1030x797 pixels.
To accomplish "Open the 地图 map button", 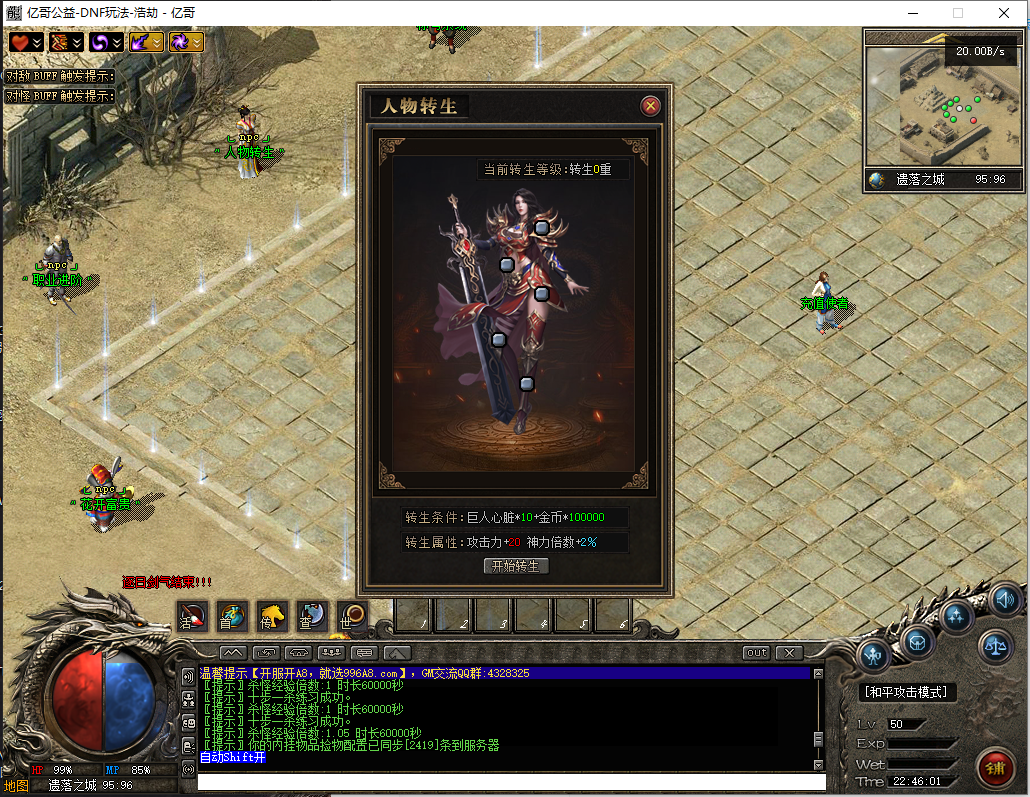I will [x=16, y=786].
